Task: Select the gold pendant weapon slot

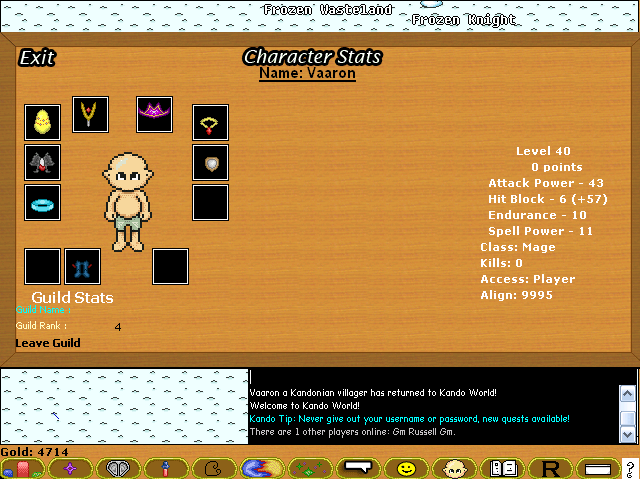Action: pyautogui.click(x=90, y=114)
